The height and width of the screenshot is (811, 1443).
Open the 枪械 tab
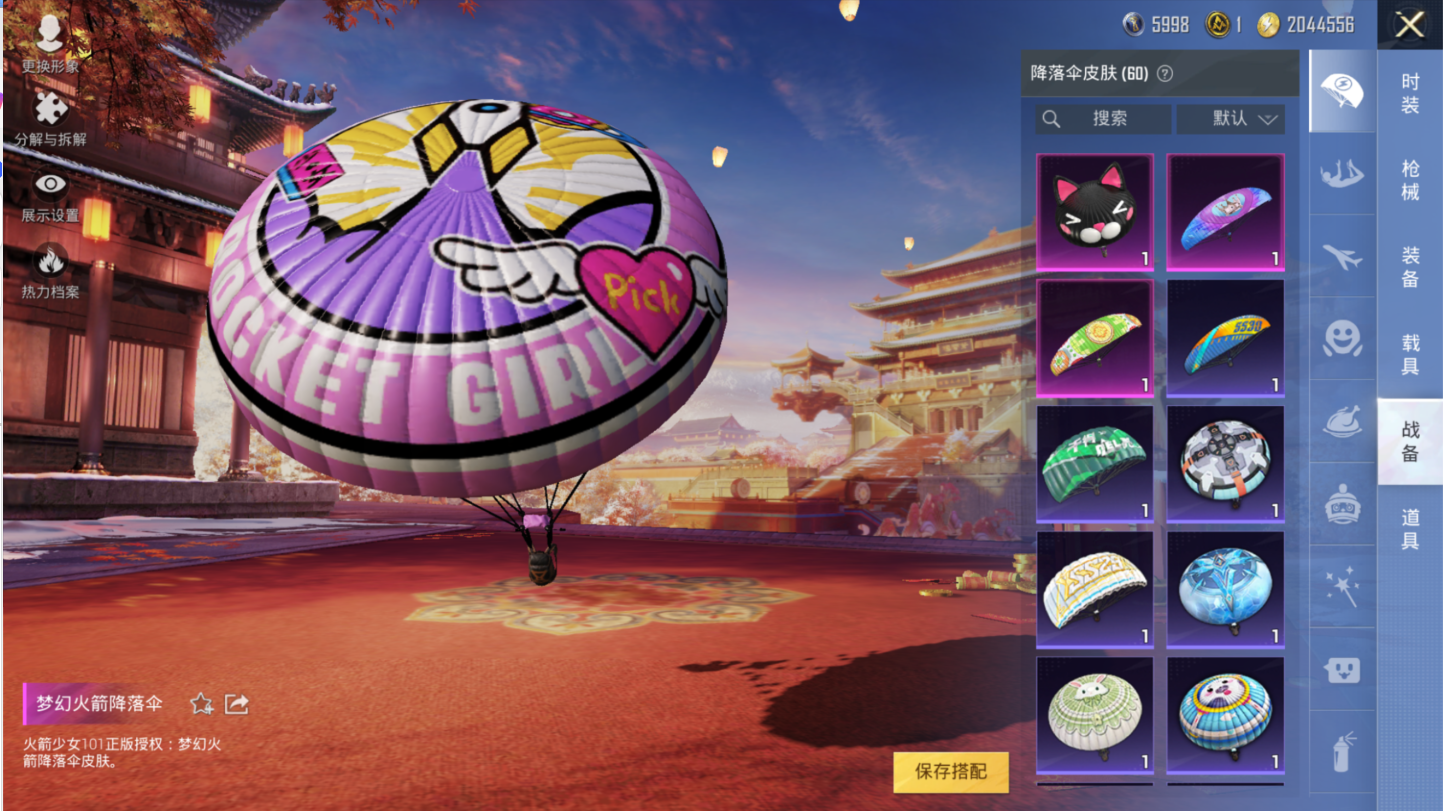click(1410, 180)
